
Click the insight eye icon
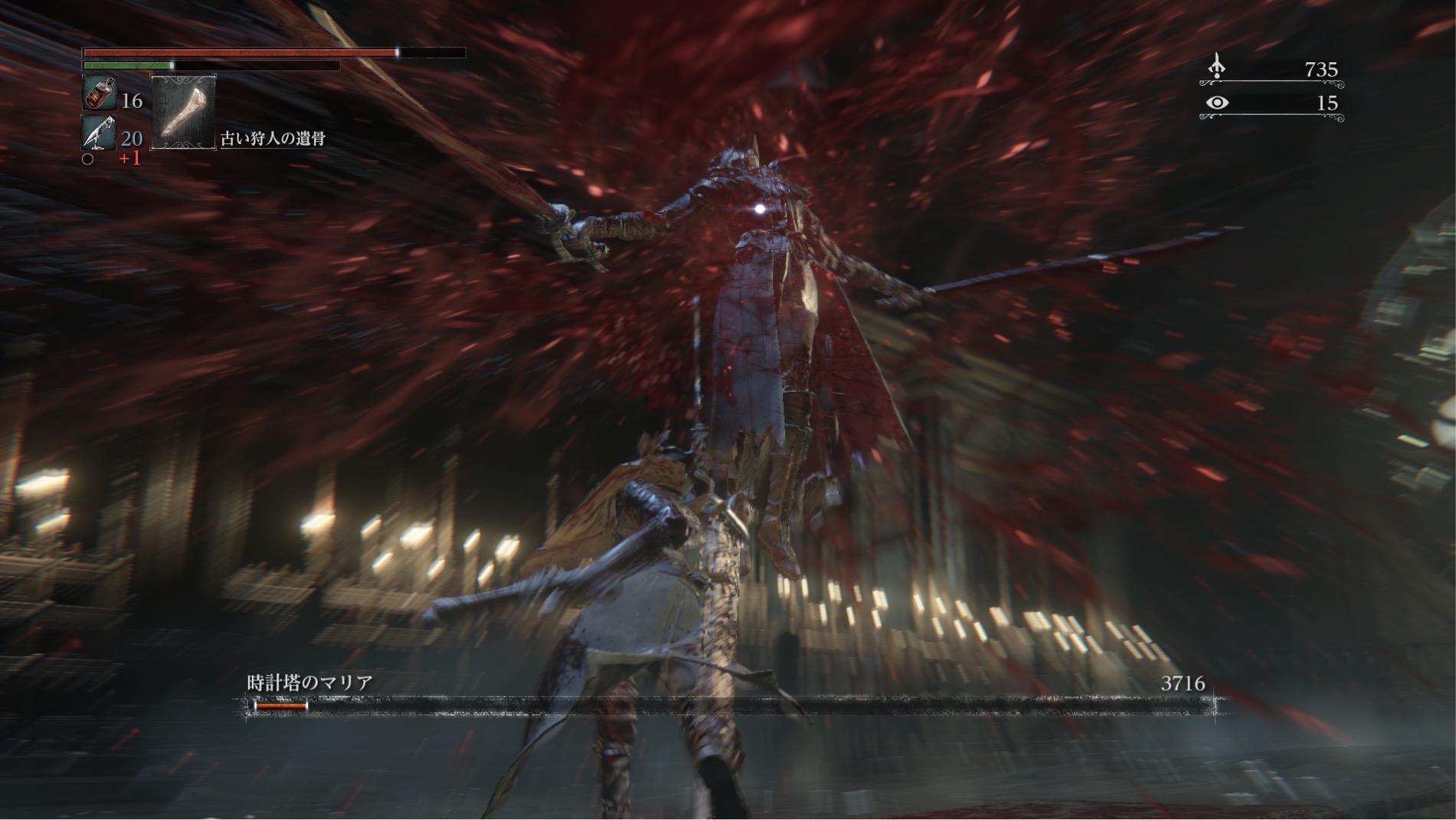pos(1216,103)
